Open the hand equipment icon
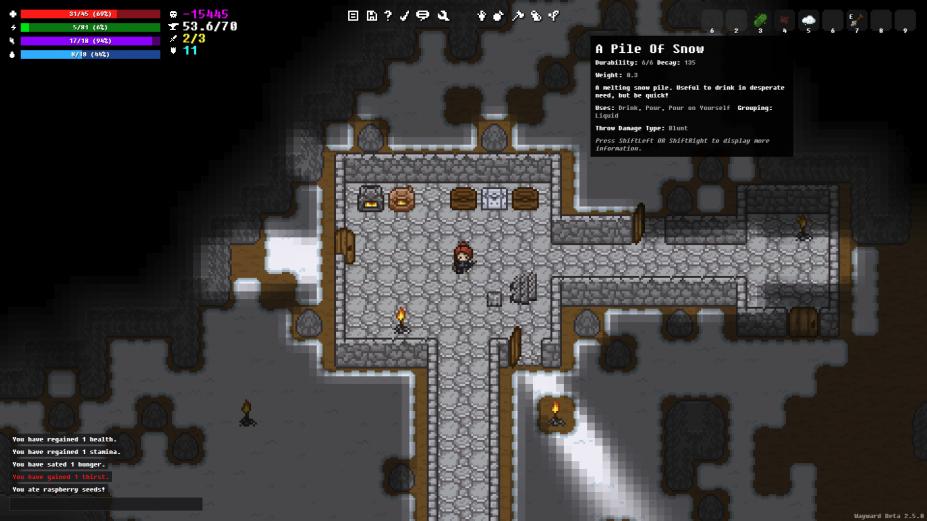The height and width of the screenshot is (521, 927). 481,15
